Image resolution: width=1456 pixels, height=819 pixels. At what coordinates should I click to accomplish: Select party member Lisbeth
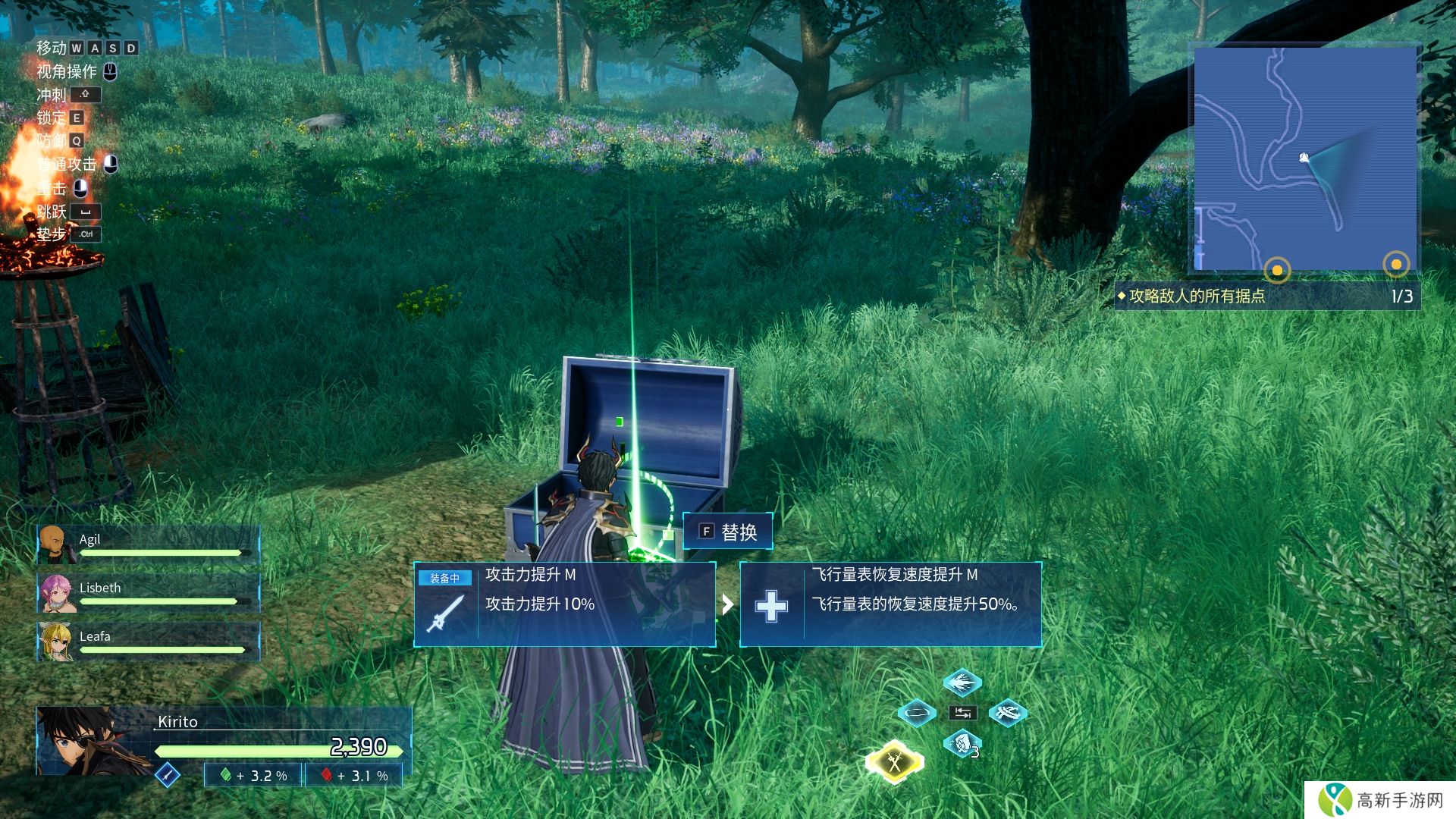[148, 593]
